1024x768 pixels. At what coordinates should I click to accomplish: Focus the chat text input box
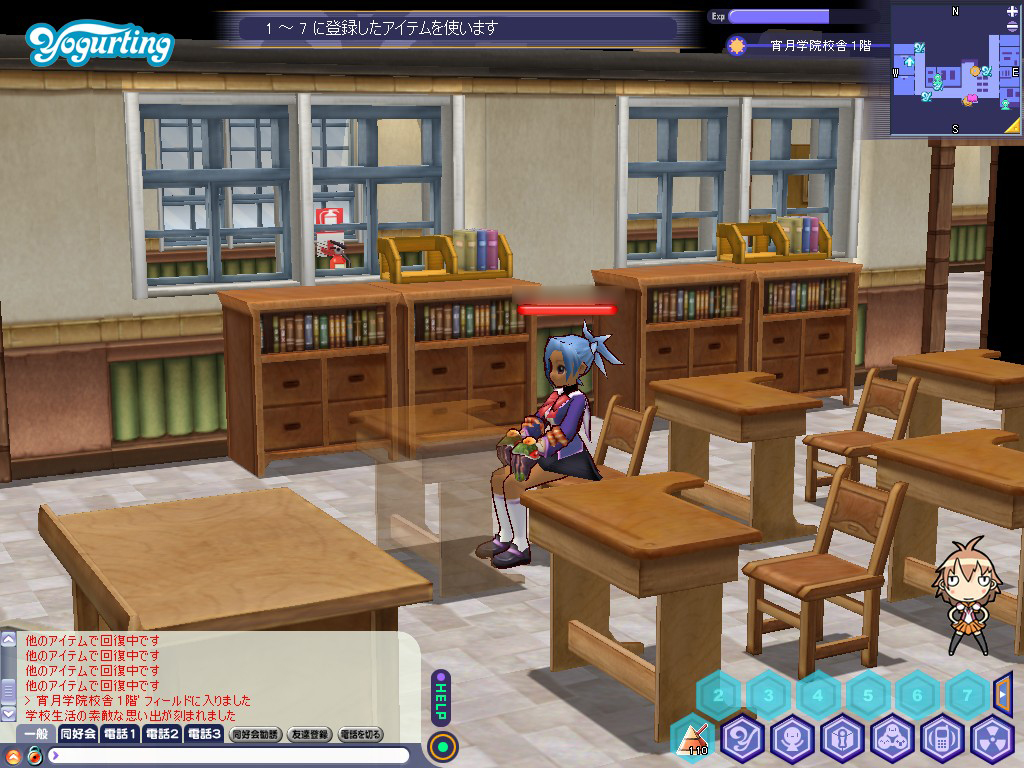point(230,755)
